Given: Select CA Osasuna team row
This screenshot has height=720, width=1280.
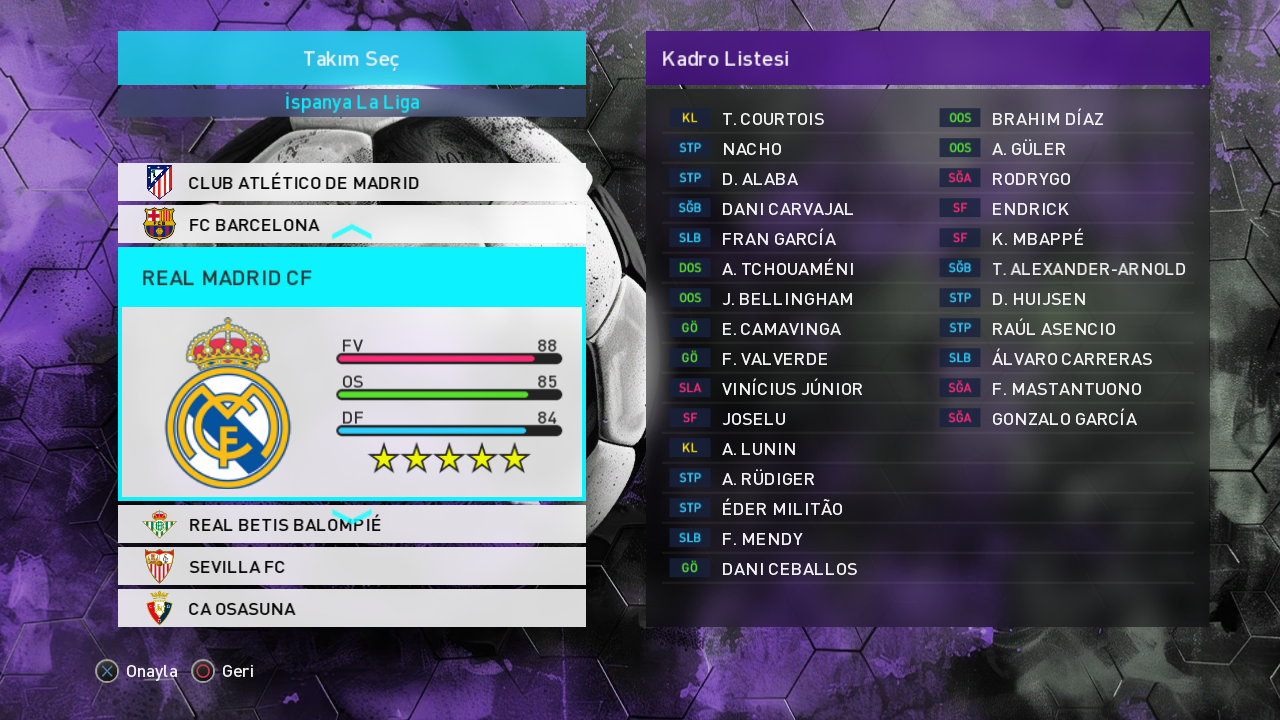Looking at the screenshot, I should click(351, 609).
